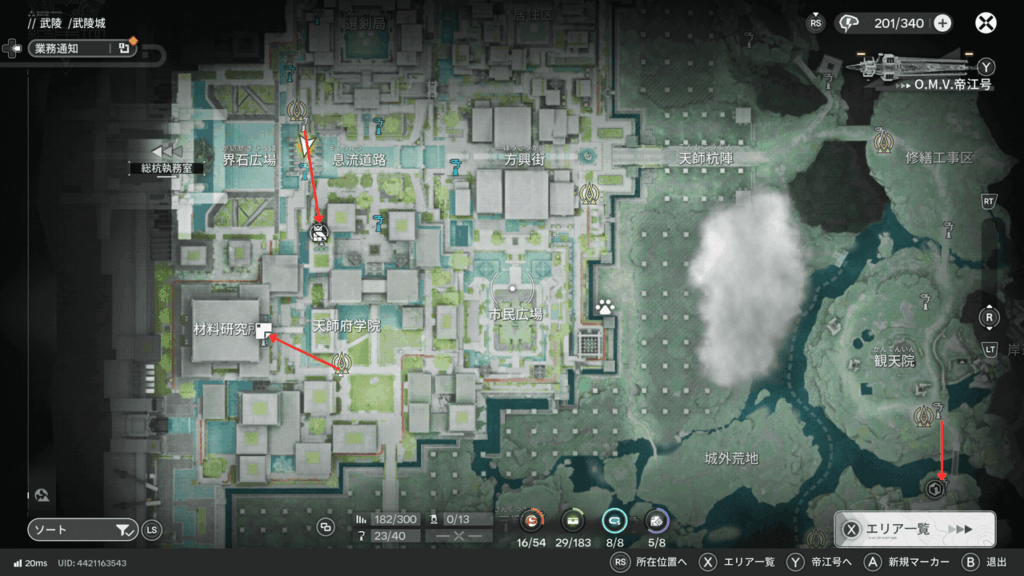The image size is (1024, 576).
Task: Select the teleport point at 修繕工事区
Action: tap(882, 142)
